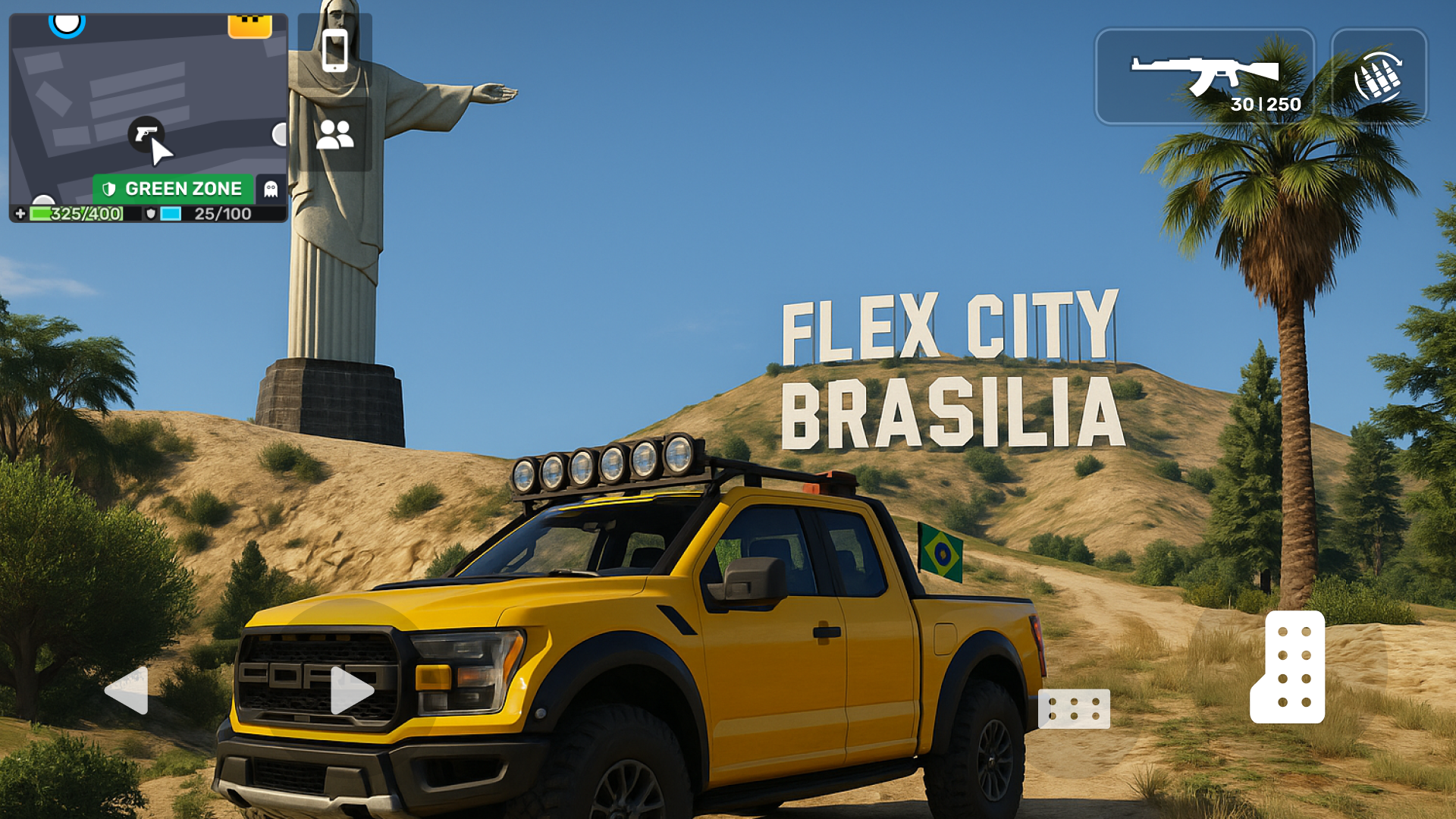This screenshot has width=1456, height=819.
Task: Tap the green health bar 325/400
Action: [76, 213]
